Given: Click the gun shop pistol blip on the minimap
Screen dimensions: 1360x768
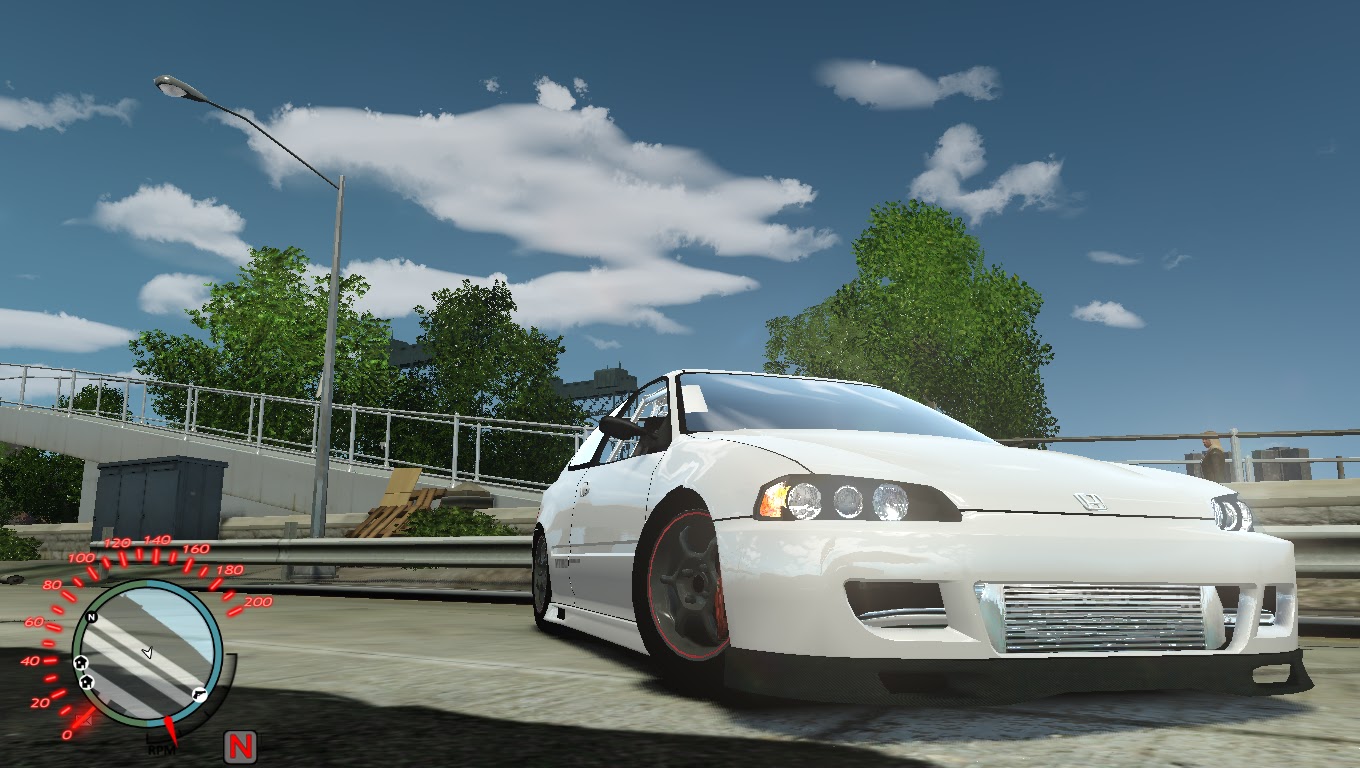Looking at the screenshot, I should tap(199, 694).
